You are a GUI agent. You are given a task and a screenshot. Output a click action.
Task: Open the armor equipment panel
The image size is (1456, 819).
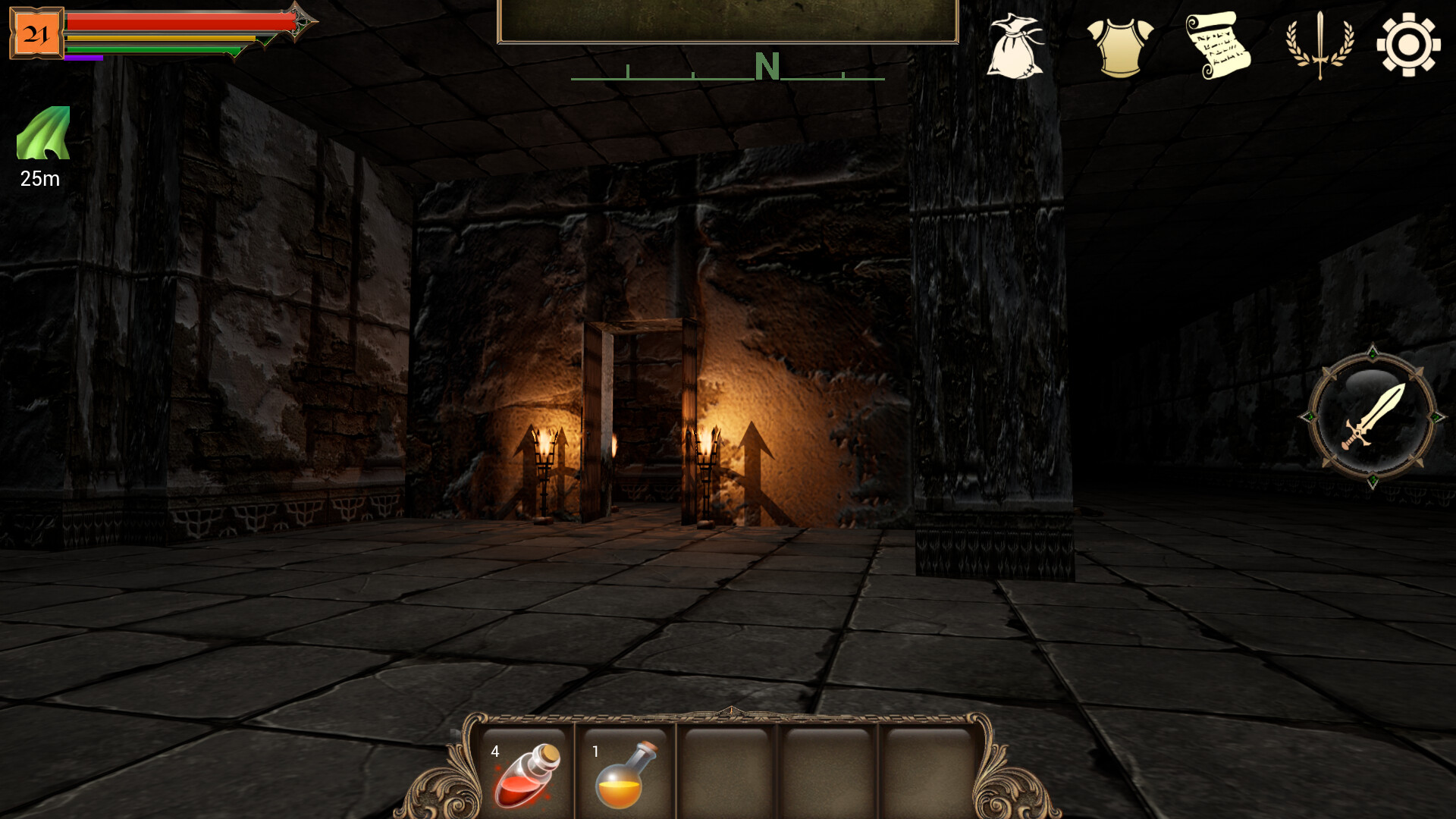[x=1120, y=48]
